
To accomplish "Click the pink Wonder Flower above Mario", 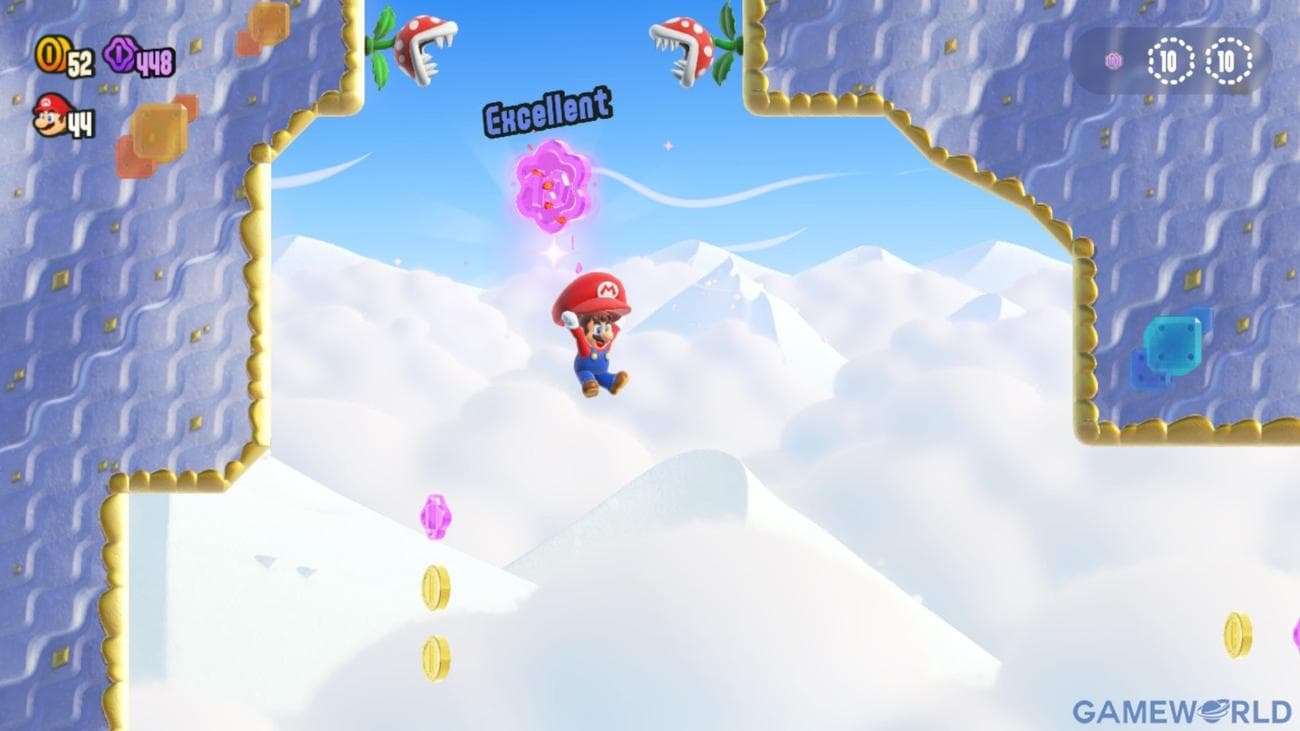I will coord(552,186).
